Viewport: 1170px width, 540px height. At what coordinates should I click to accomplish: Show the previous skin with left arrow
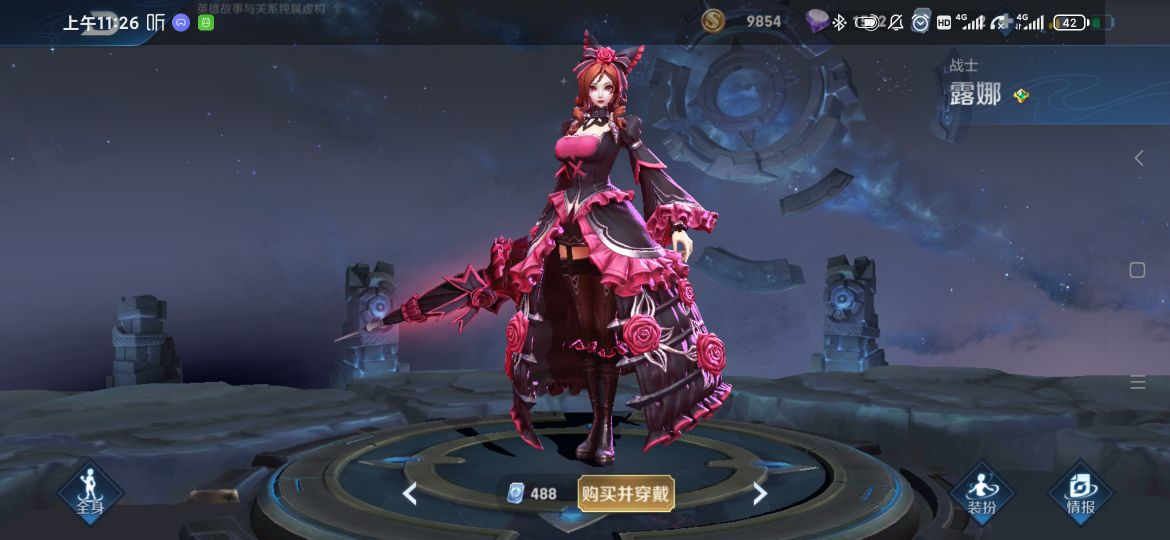(409, 493)
